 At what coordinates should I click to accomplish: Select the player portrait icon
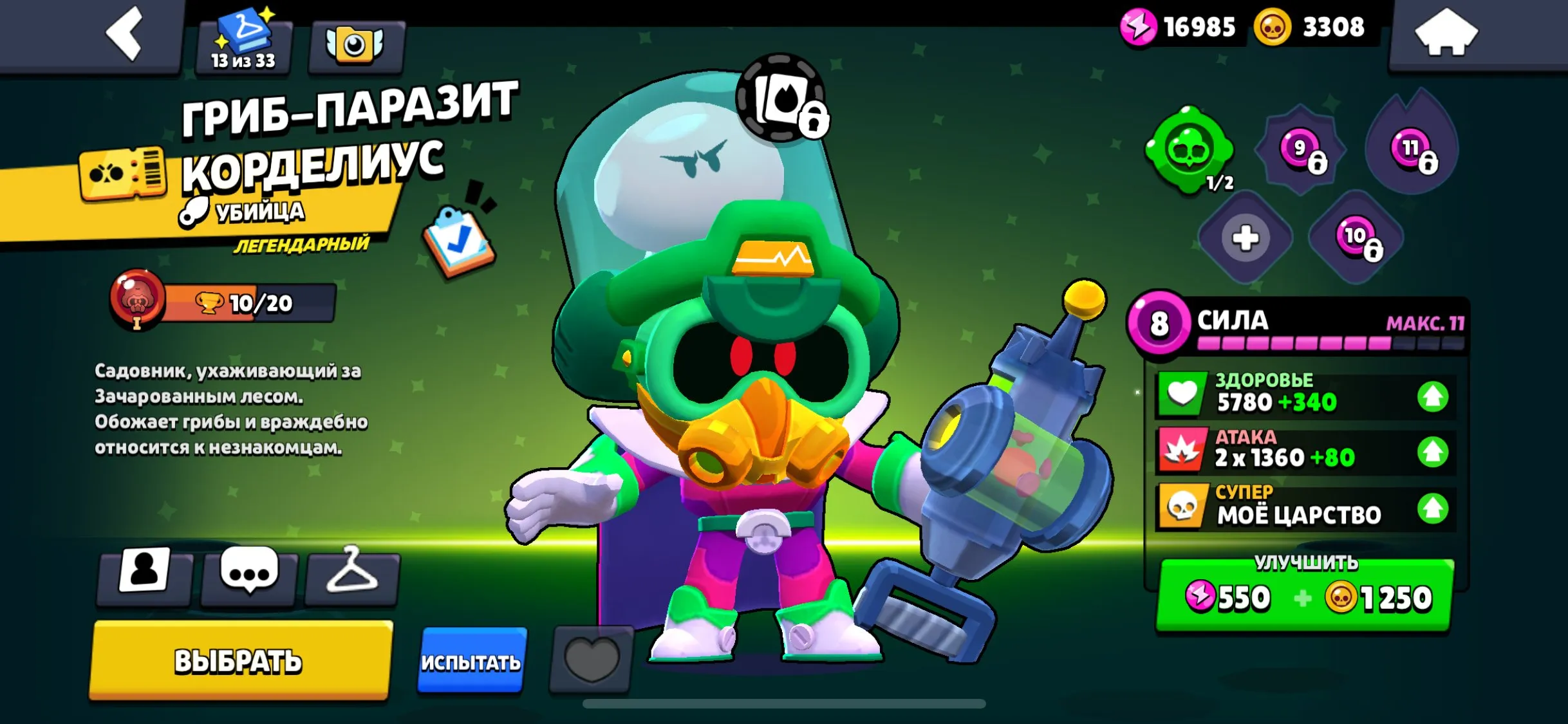point(146,578)
